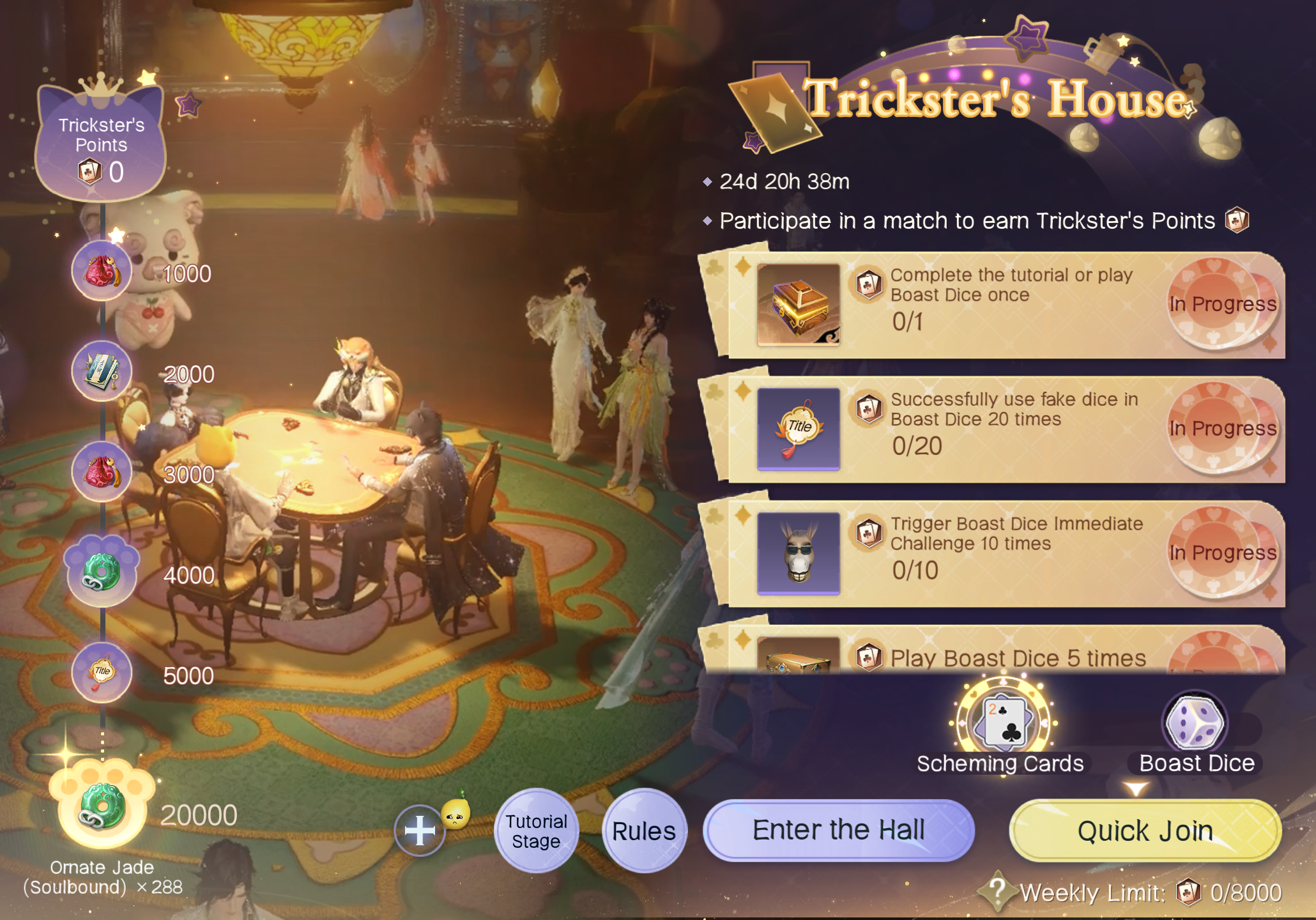Open the Weekly Limit question mark help

pyautogui.click(x=997, y=890)
